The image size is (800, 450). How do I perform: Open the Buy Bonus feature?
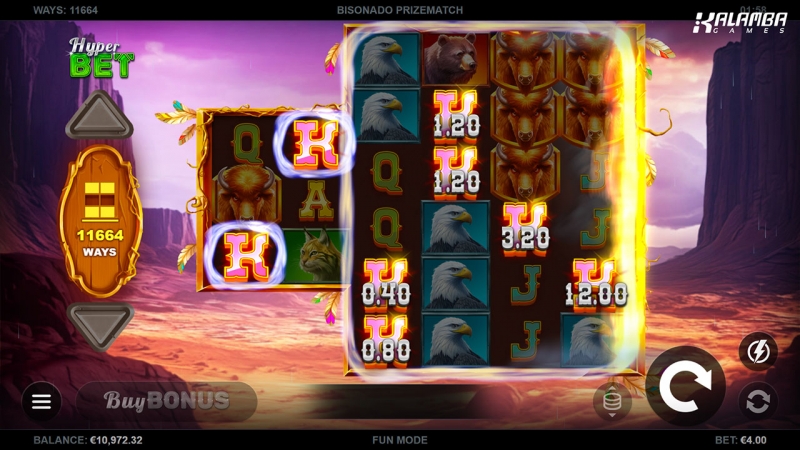167,401
